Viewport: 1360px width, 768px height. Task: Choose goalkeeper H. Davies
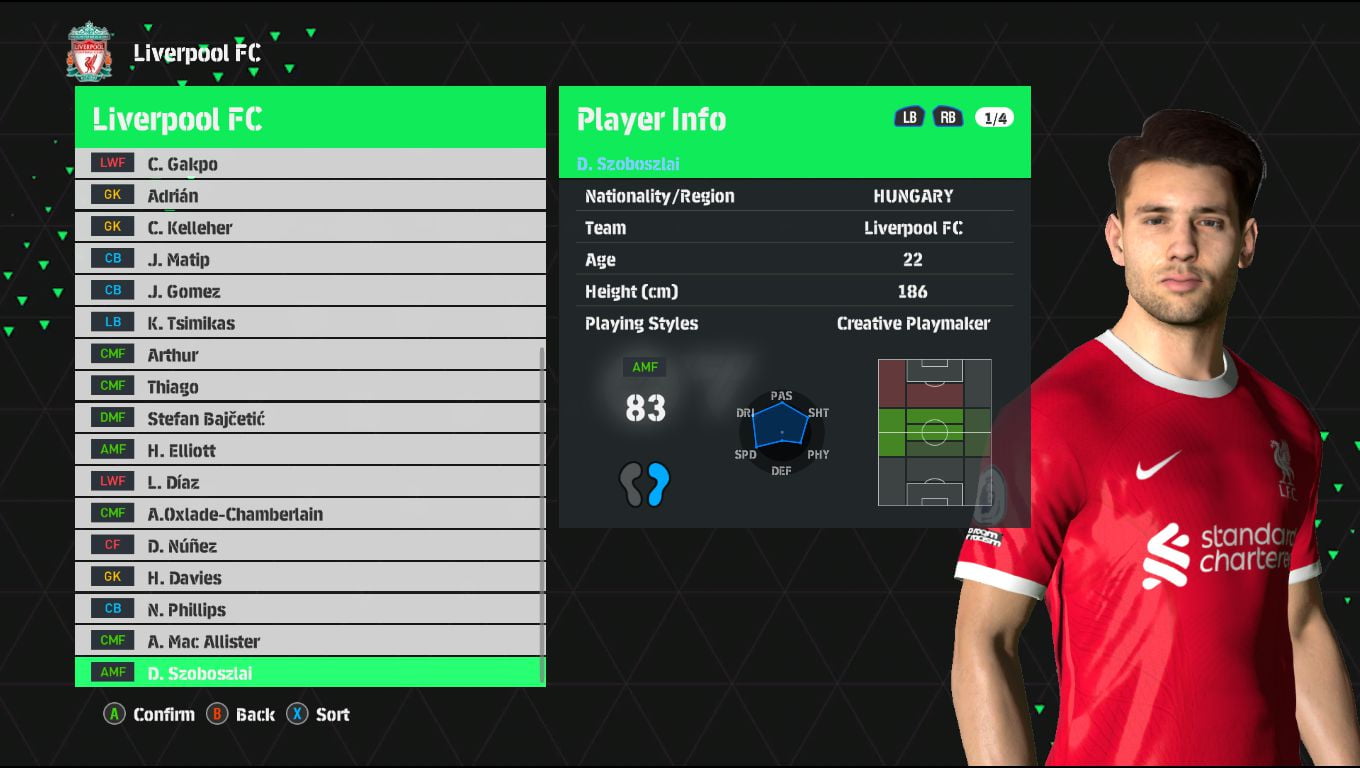click(310, 578)
